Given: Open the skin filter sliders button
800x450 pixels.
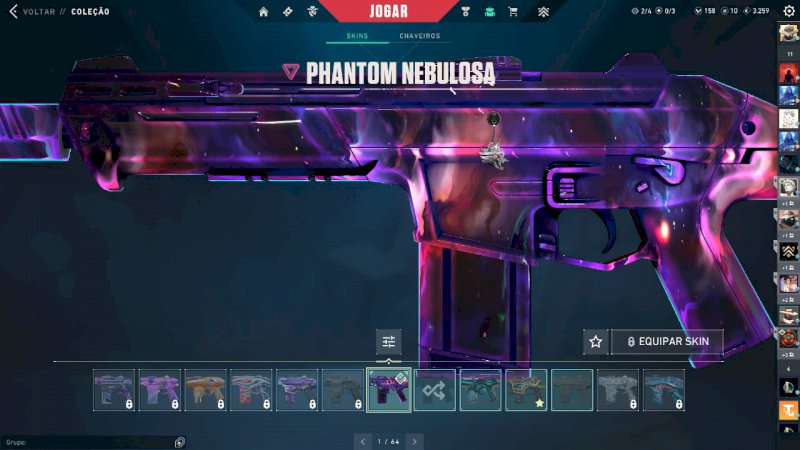Looking at the screenshot, I should click(389, 342).
